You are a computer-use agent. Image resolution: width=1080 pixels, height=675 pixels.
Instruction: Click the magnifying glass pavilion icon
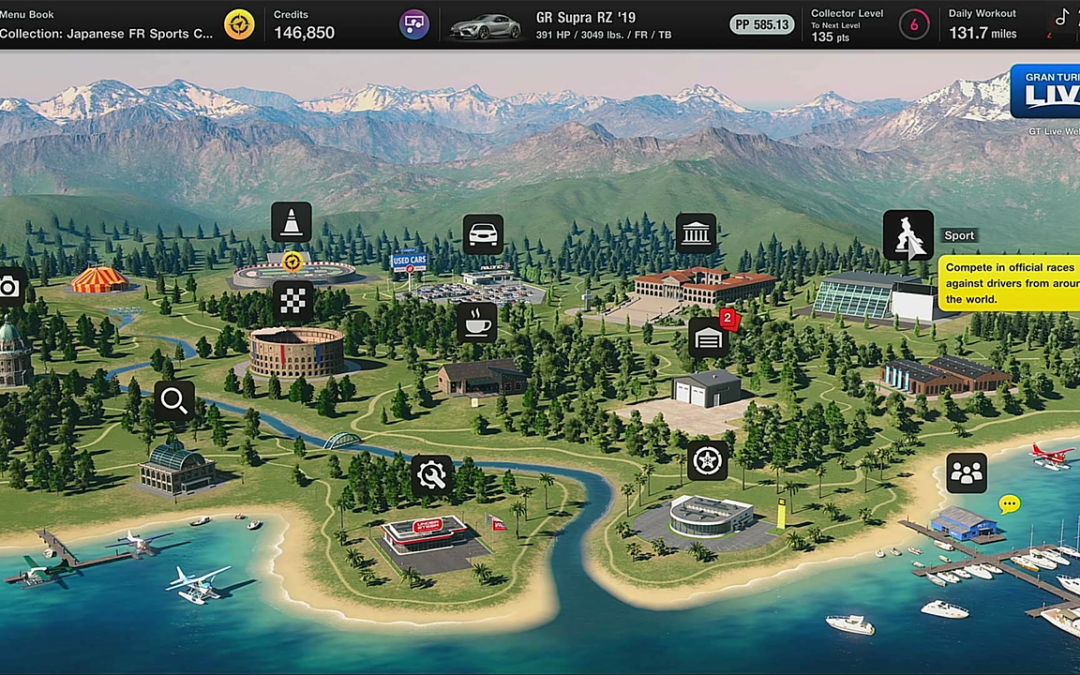tap(174, 401)
